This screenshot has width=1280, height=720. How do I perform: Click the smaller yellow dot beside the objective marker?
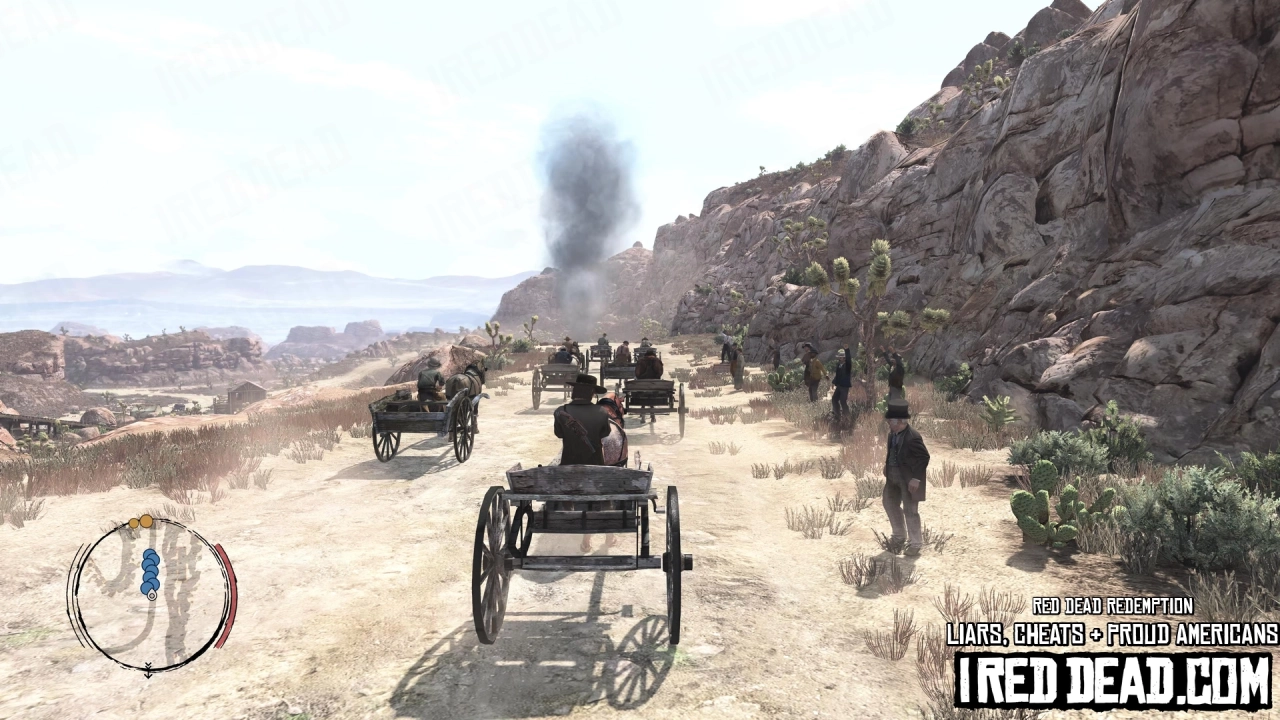point(134,523)
